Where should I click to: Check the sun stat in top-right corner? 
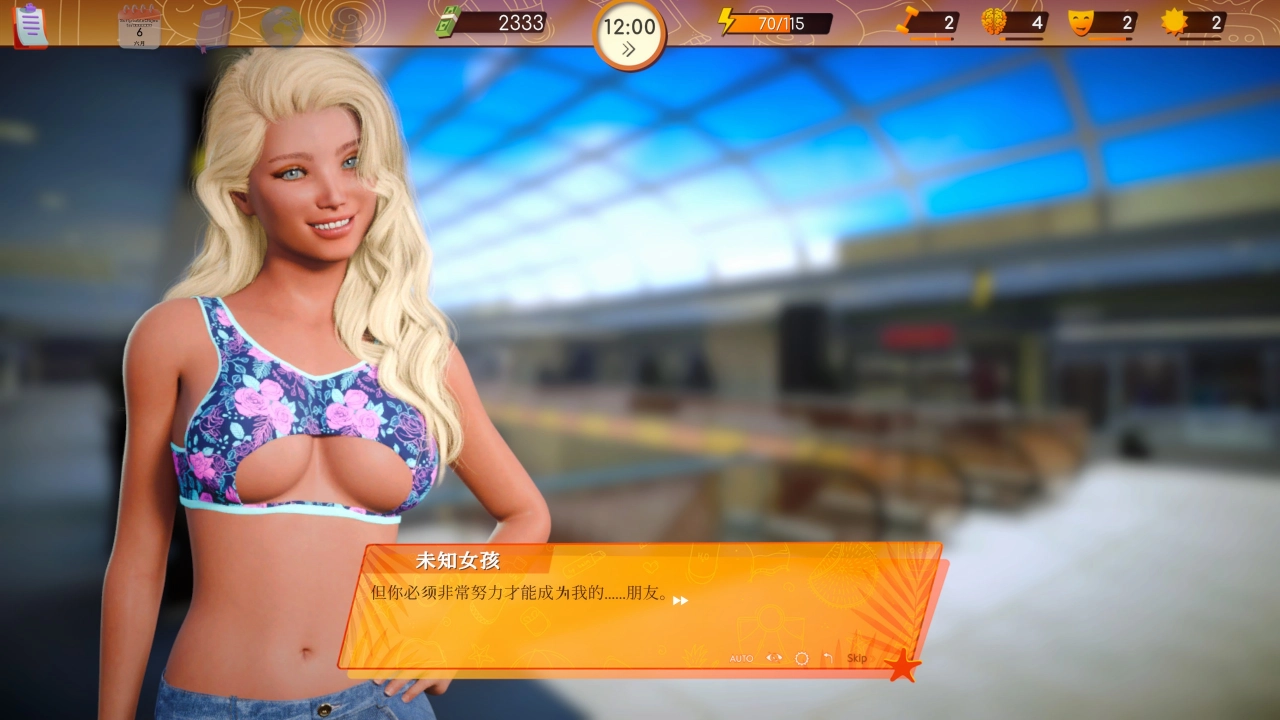point(1175,22)
